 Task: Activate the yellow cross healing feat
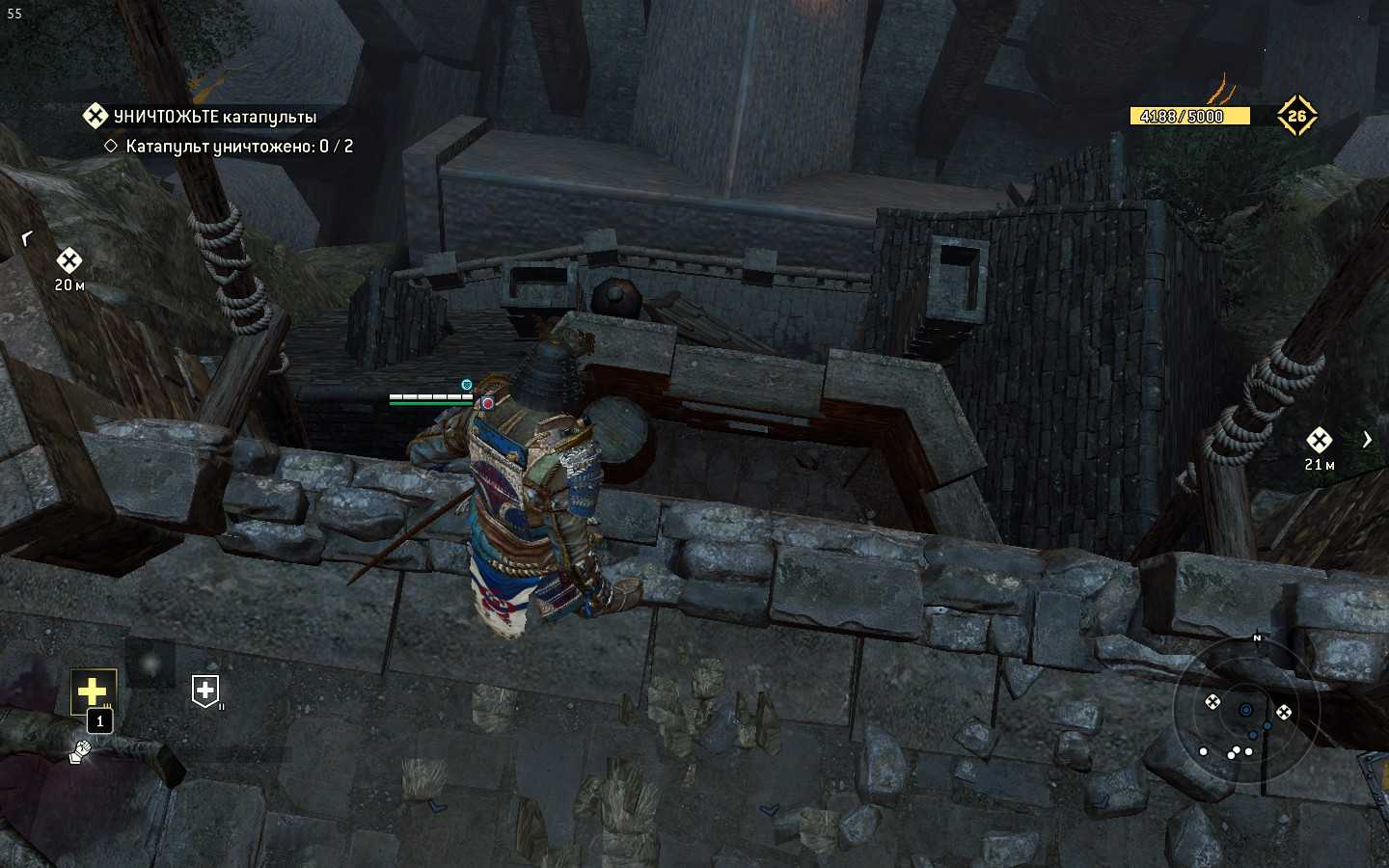pyautogui.click(x=93, y=692)
